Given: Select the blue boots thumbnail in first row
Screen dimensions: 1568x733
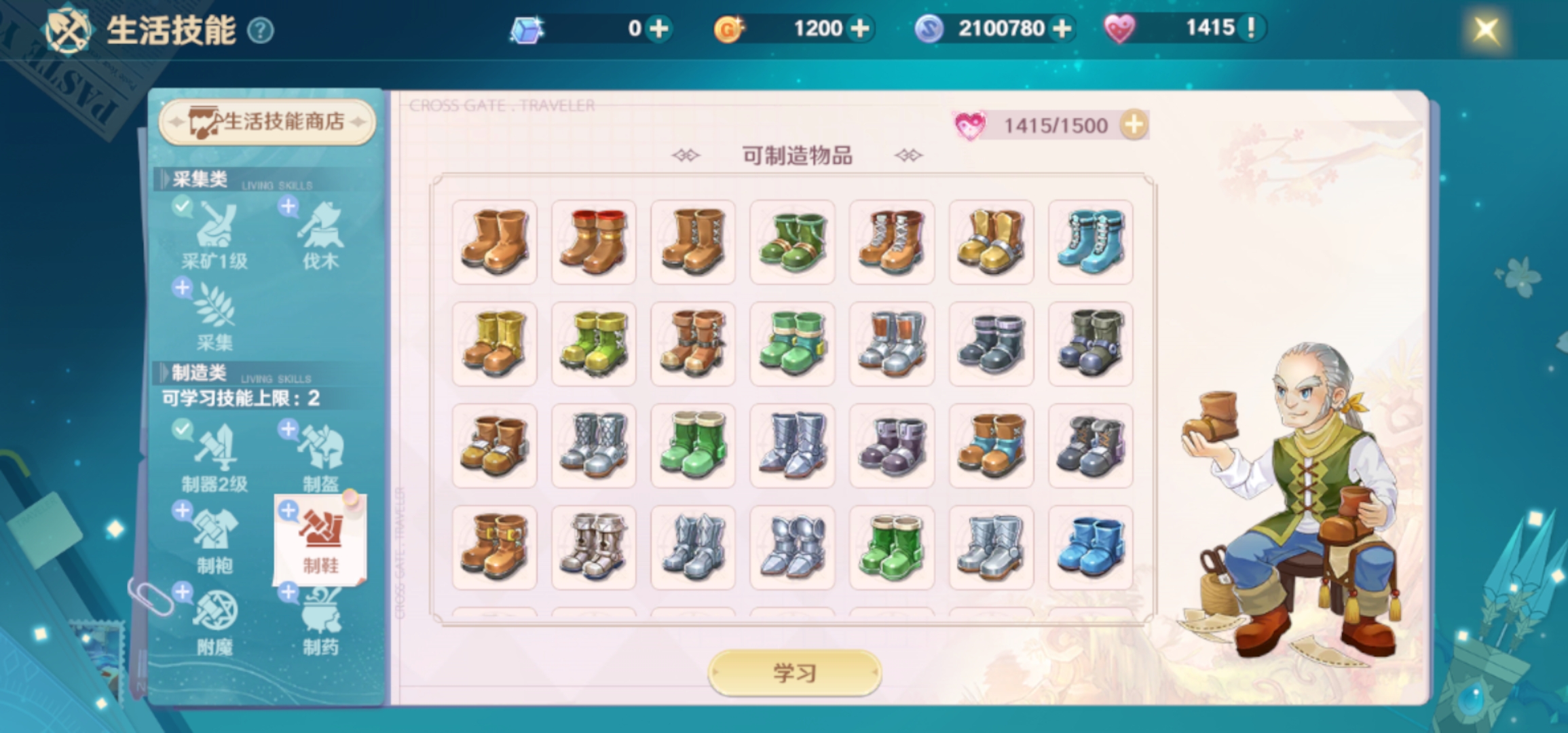Looking at the screenshot, I should [1090, 243].
